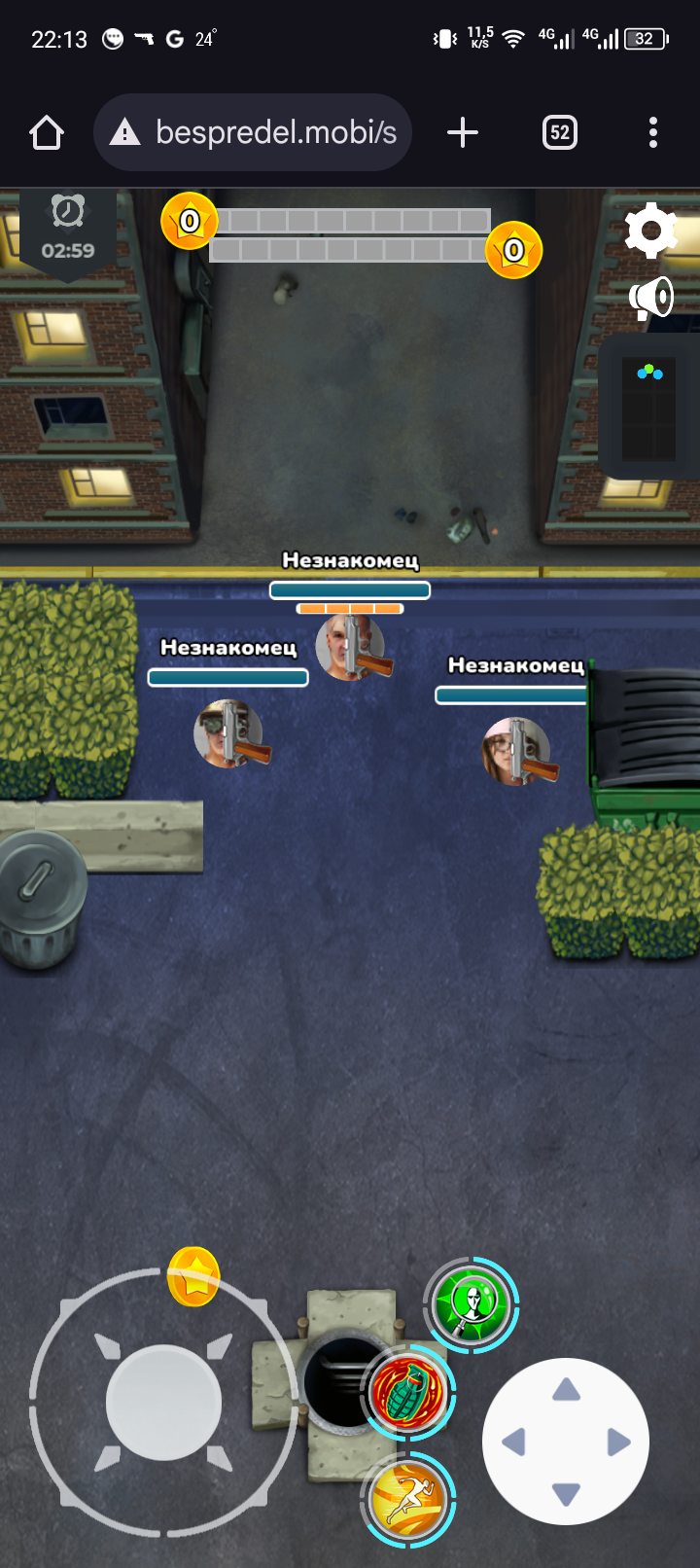This screenshot has width=700, height=1568.
Task: Tap the right arrow on direction pad
Action: click(618, 1442)
